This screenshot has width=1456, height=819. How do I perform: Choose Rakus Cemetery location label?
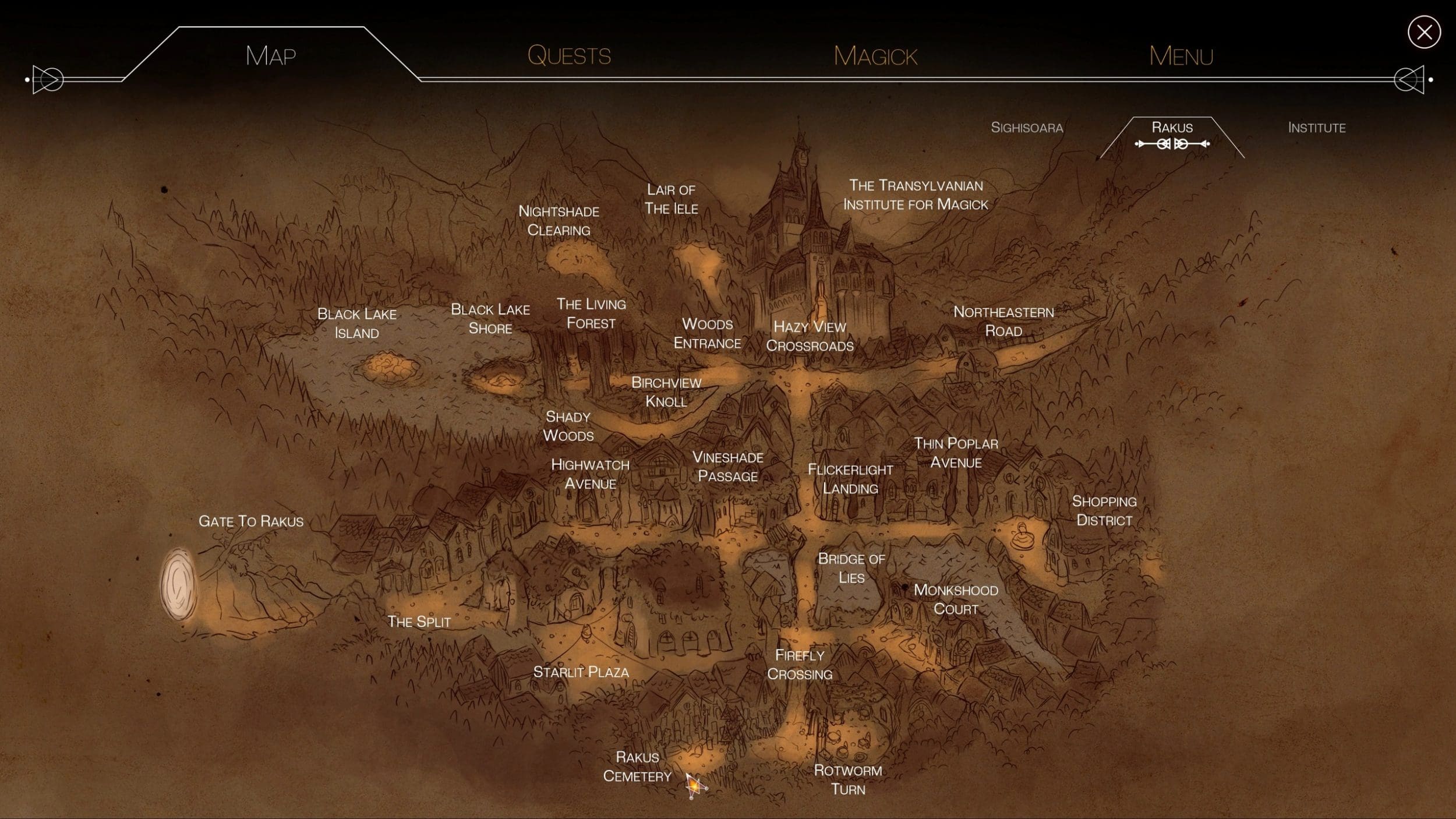637,767
